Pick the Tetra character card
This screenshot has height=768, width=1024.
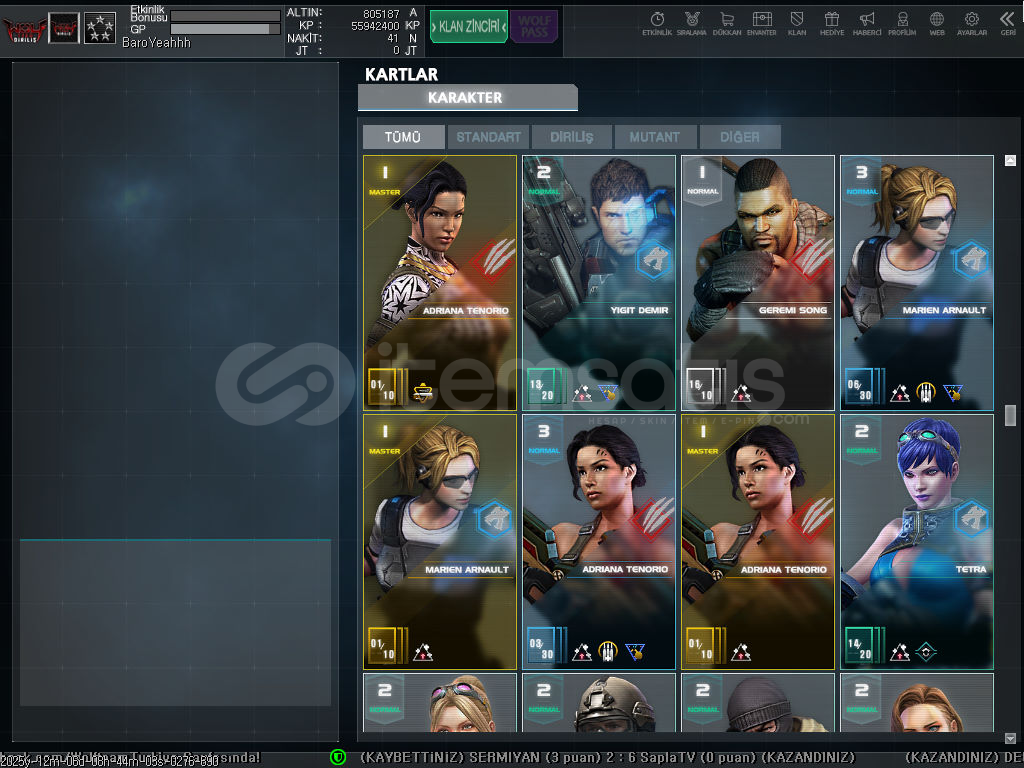point(917,541)
